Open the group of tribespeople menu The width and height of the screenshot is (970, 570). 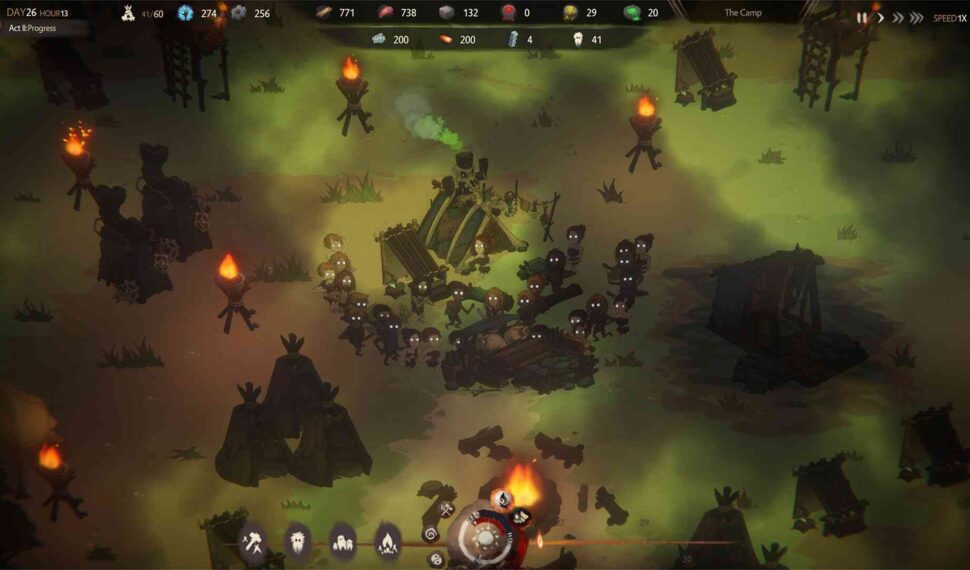point(343,539)
